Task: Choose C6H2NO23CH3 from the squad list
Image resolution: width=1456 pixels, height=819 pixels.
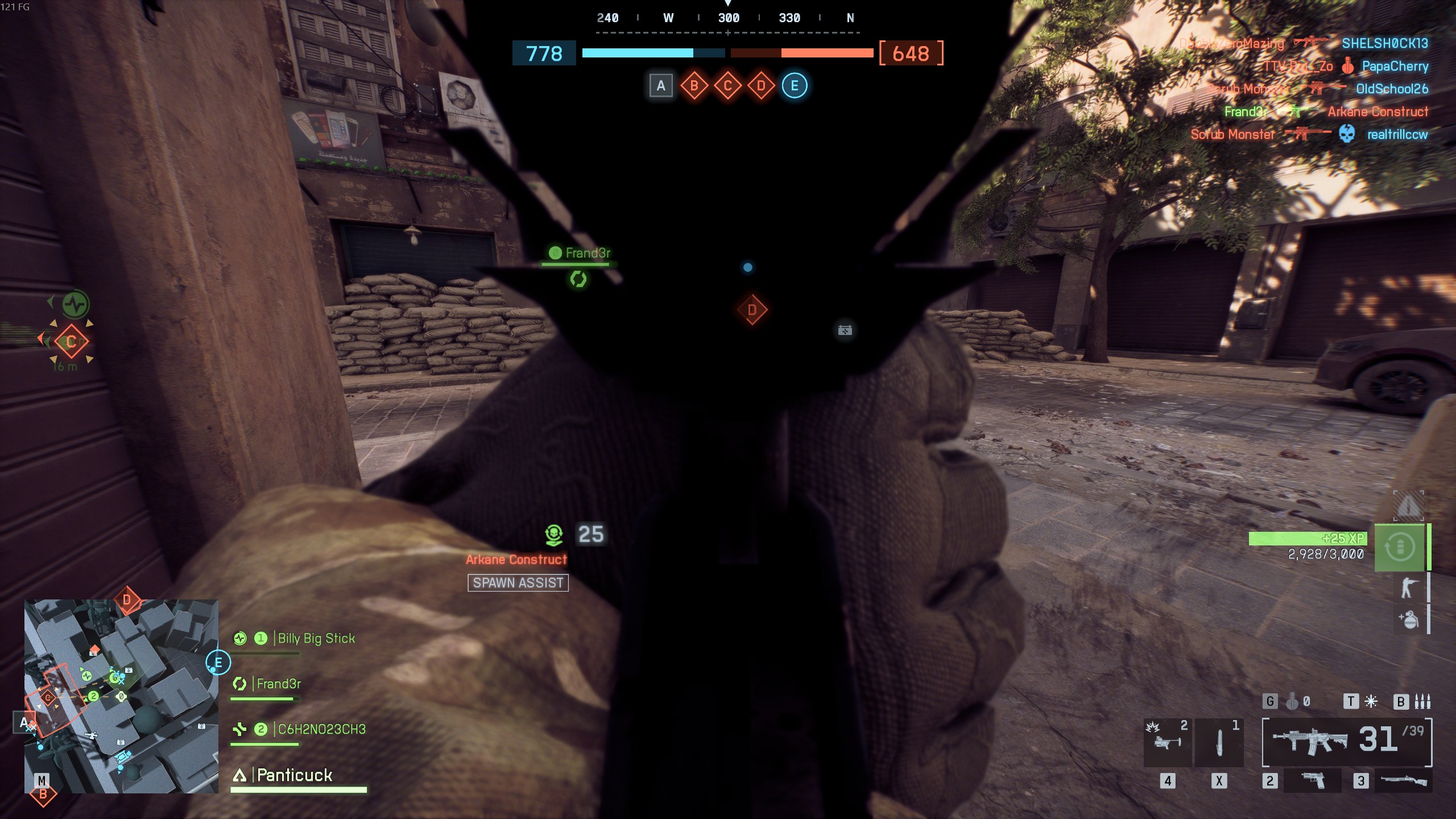Action: 321,730
